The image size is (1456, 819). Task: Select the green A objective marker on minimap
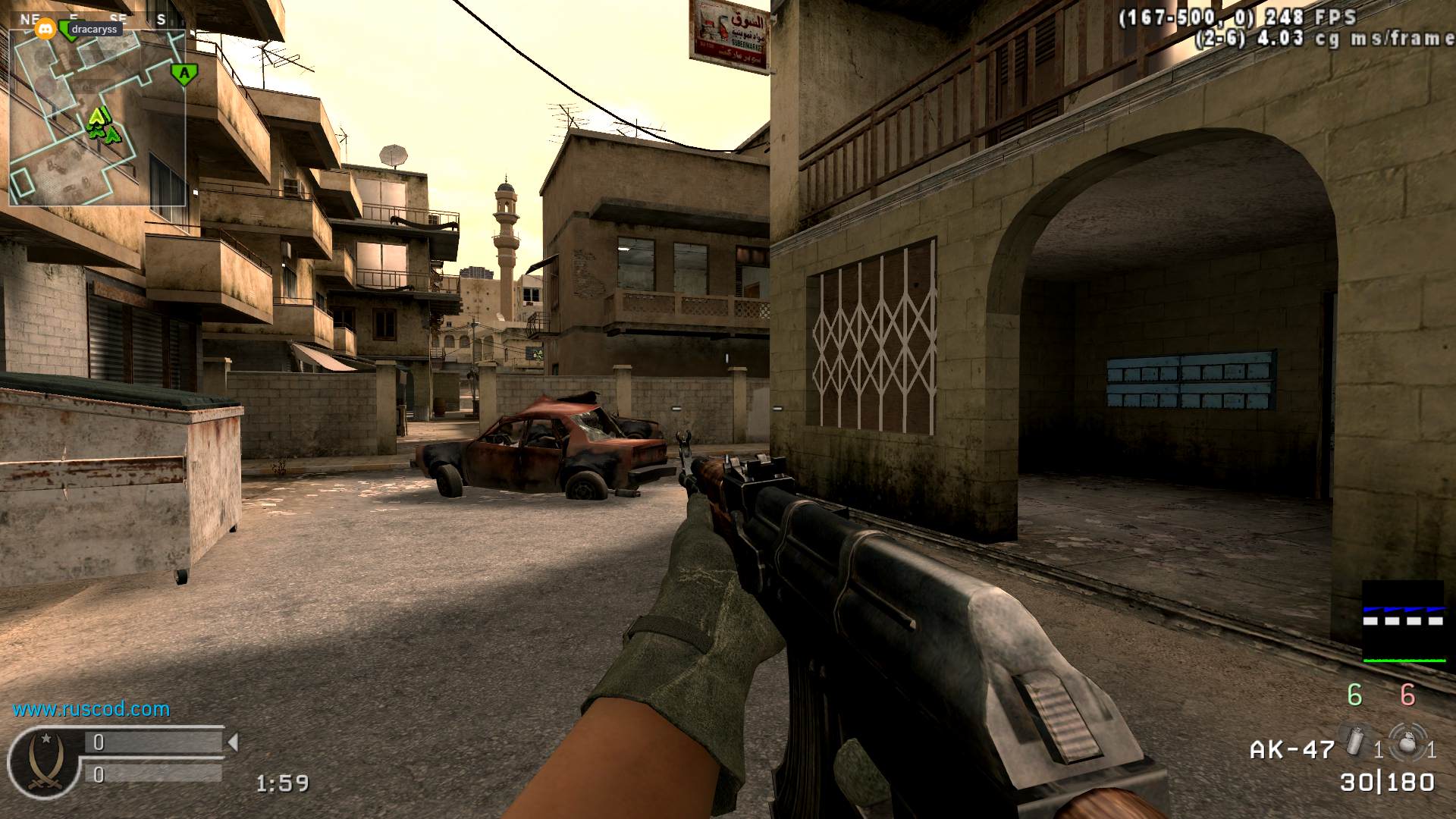pyautogui.click(x=184, y=74)
